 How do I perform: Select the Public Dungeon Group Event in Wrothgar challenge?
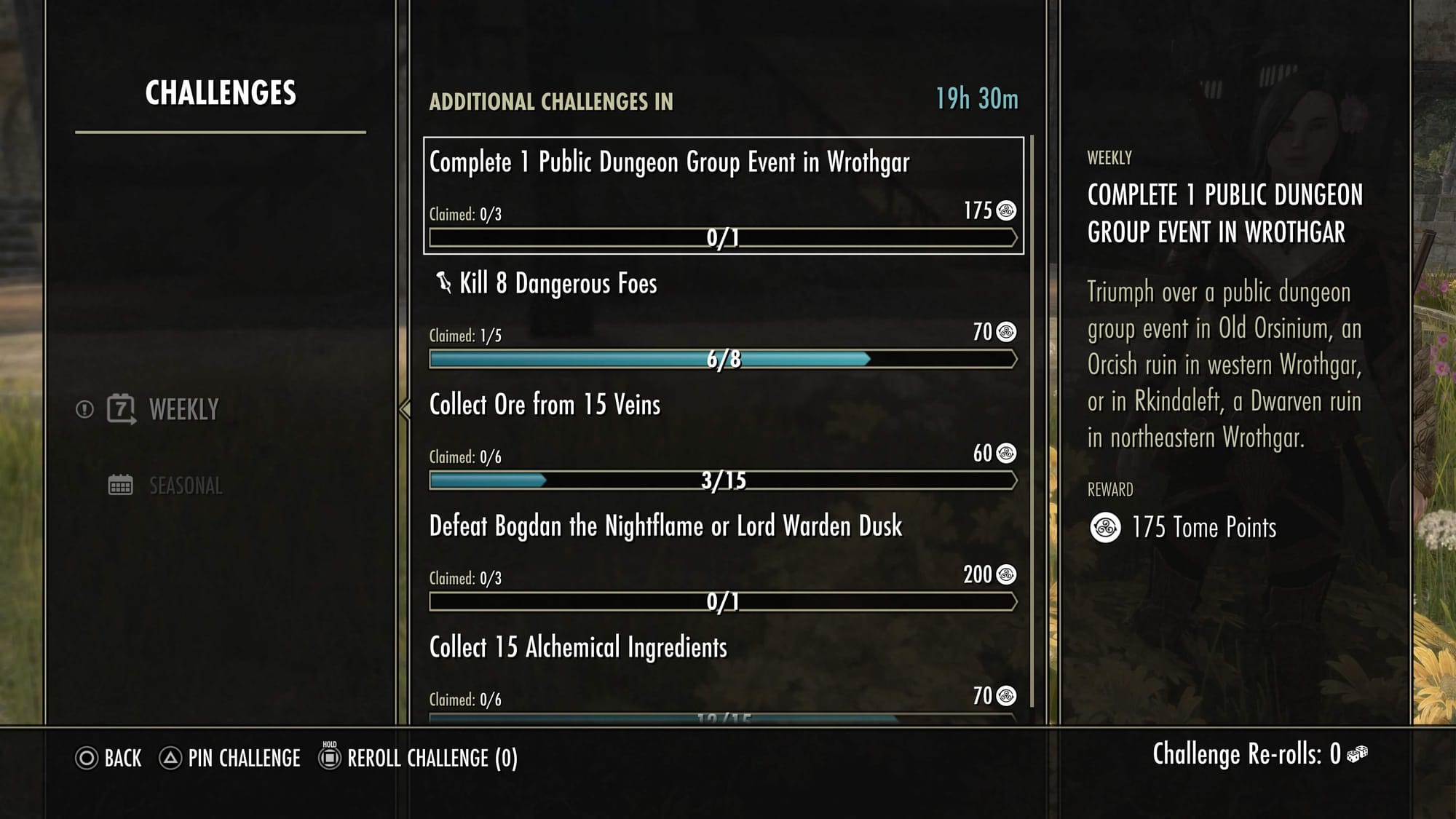click(x=723, y=195)
